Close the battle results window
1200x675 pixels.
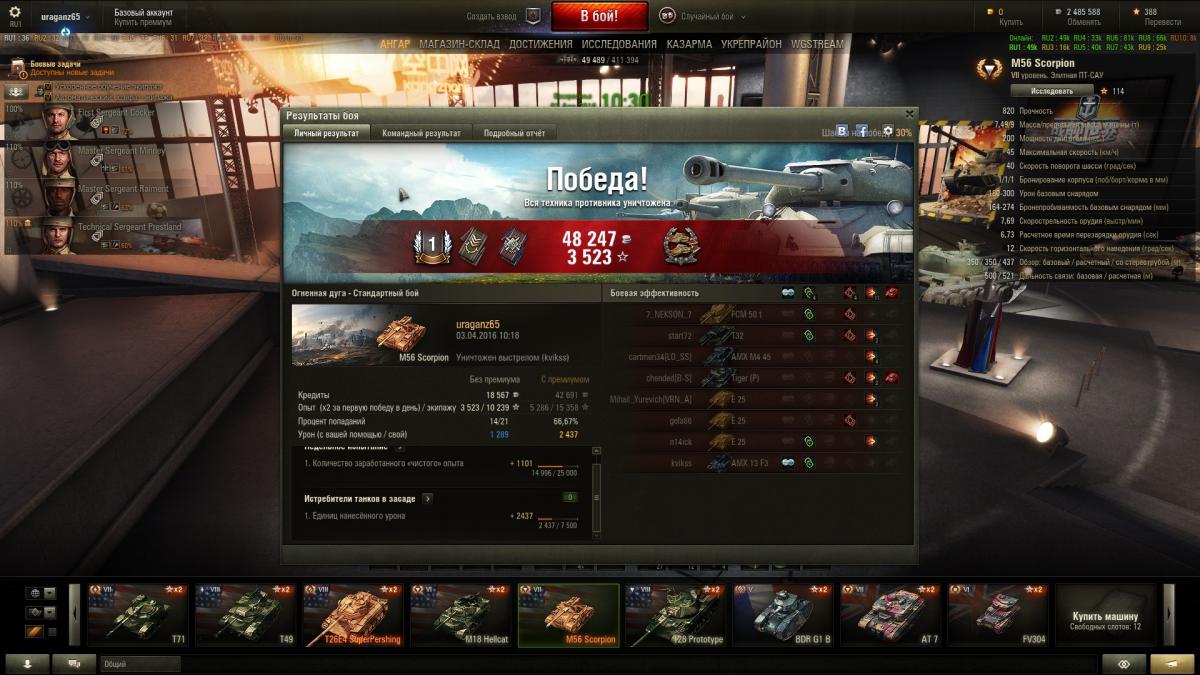[x=909, y=114]
